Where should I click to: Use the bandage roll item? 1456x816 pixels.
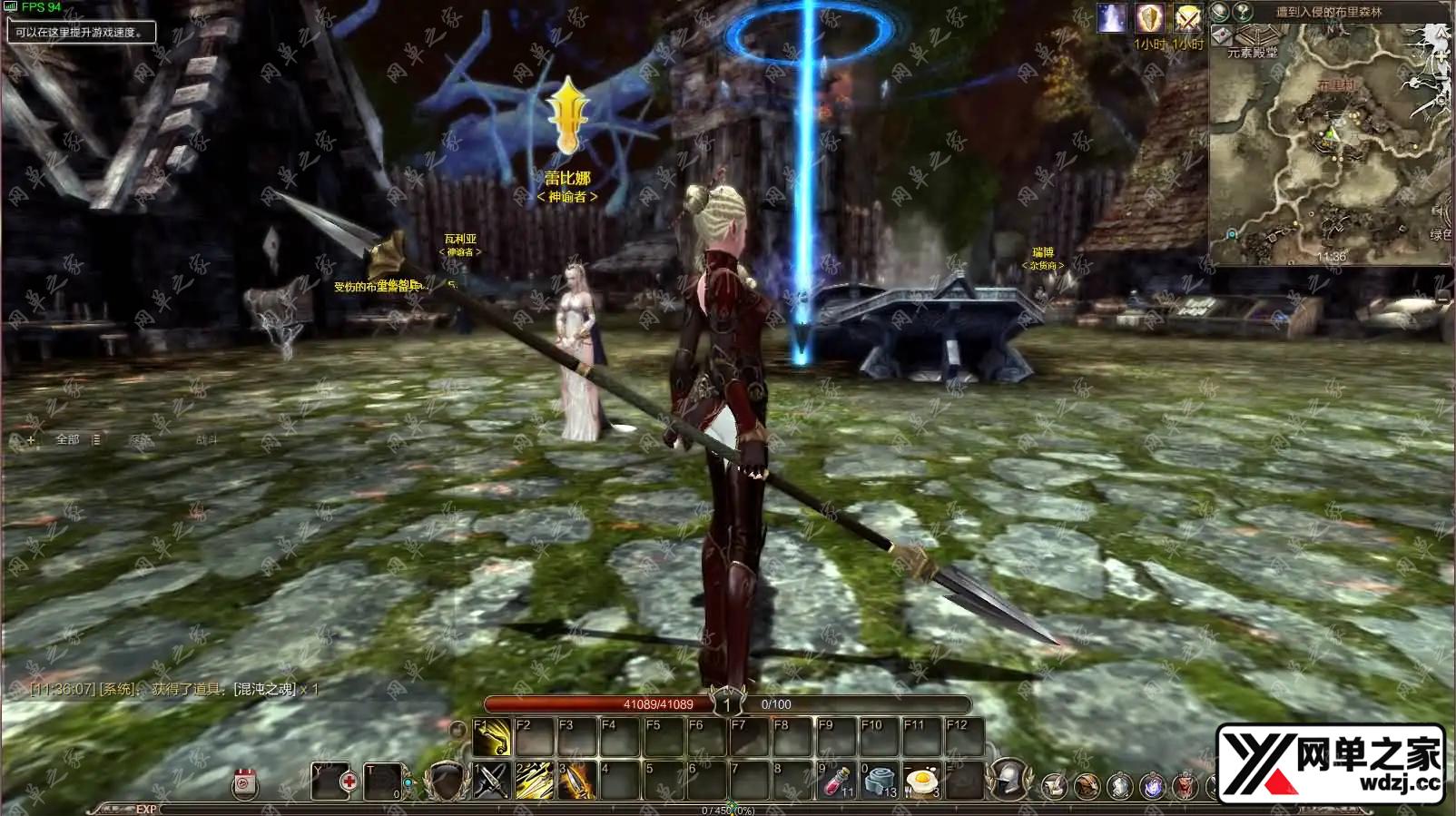pos(878,781)
